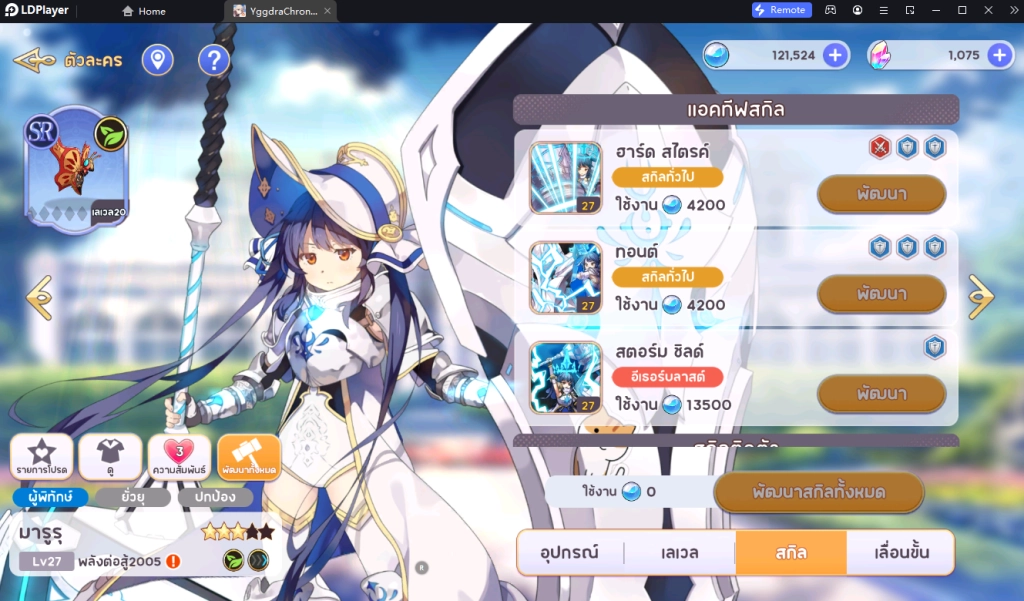1024x601 pixels.
Task: Switch to the เลื่อนขั้น tab
Action: (900, 552)
